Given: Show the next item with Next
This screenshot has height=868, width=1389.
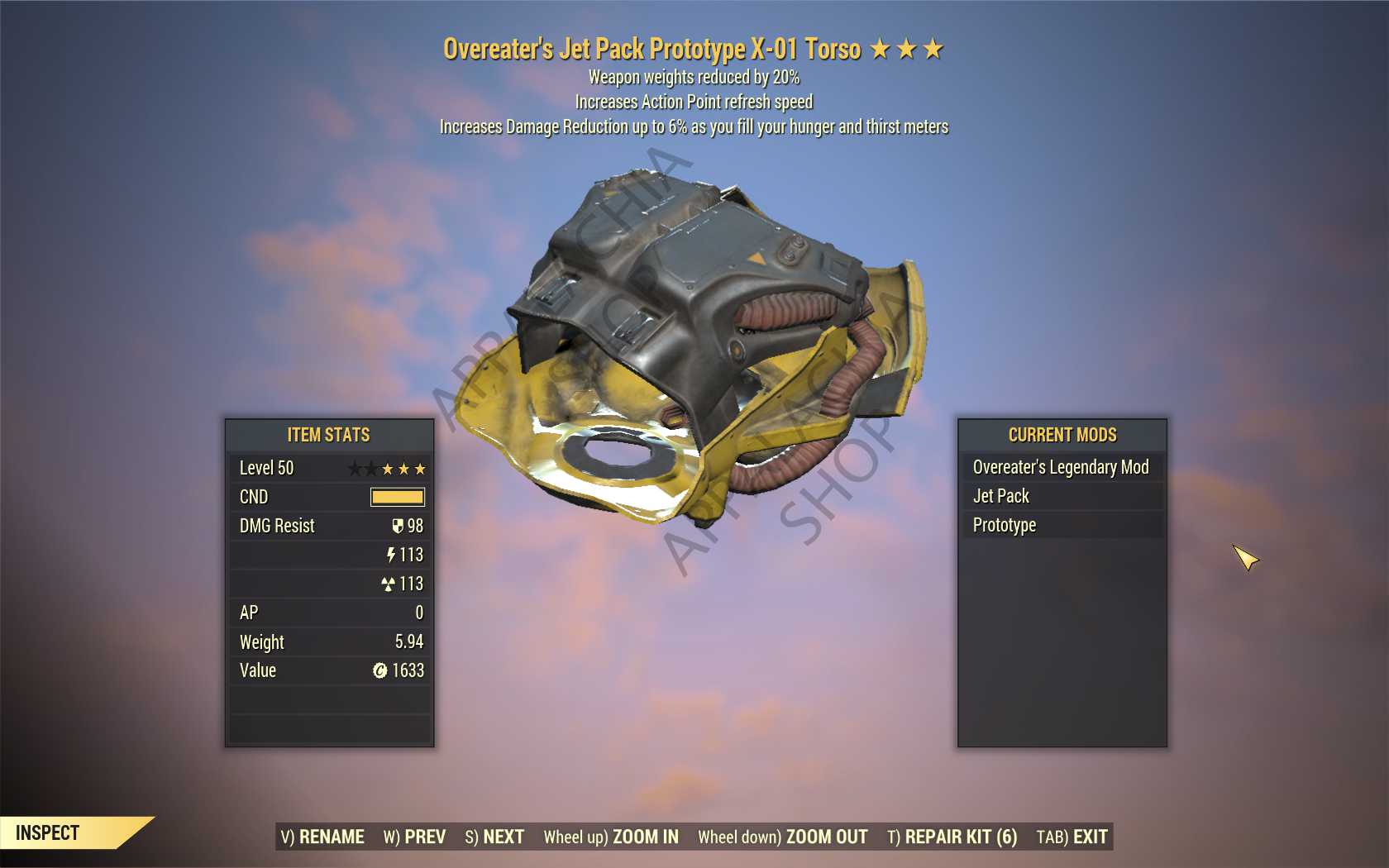Looking at the screenshot, I should click(494, 837).
